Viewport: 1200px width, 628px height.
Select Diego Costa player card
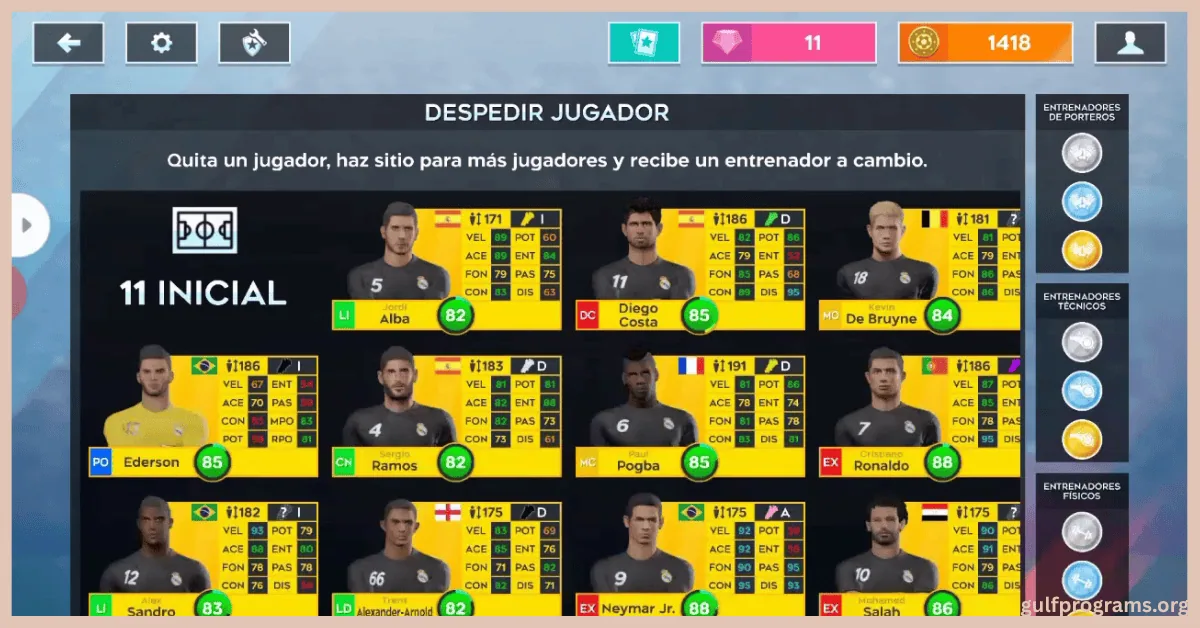click(690, 268)
